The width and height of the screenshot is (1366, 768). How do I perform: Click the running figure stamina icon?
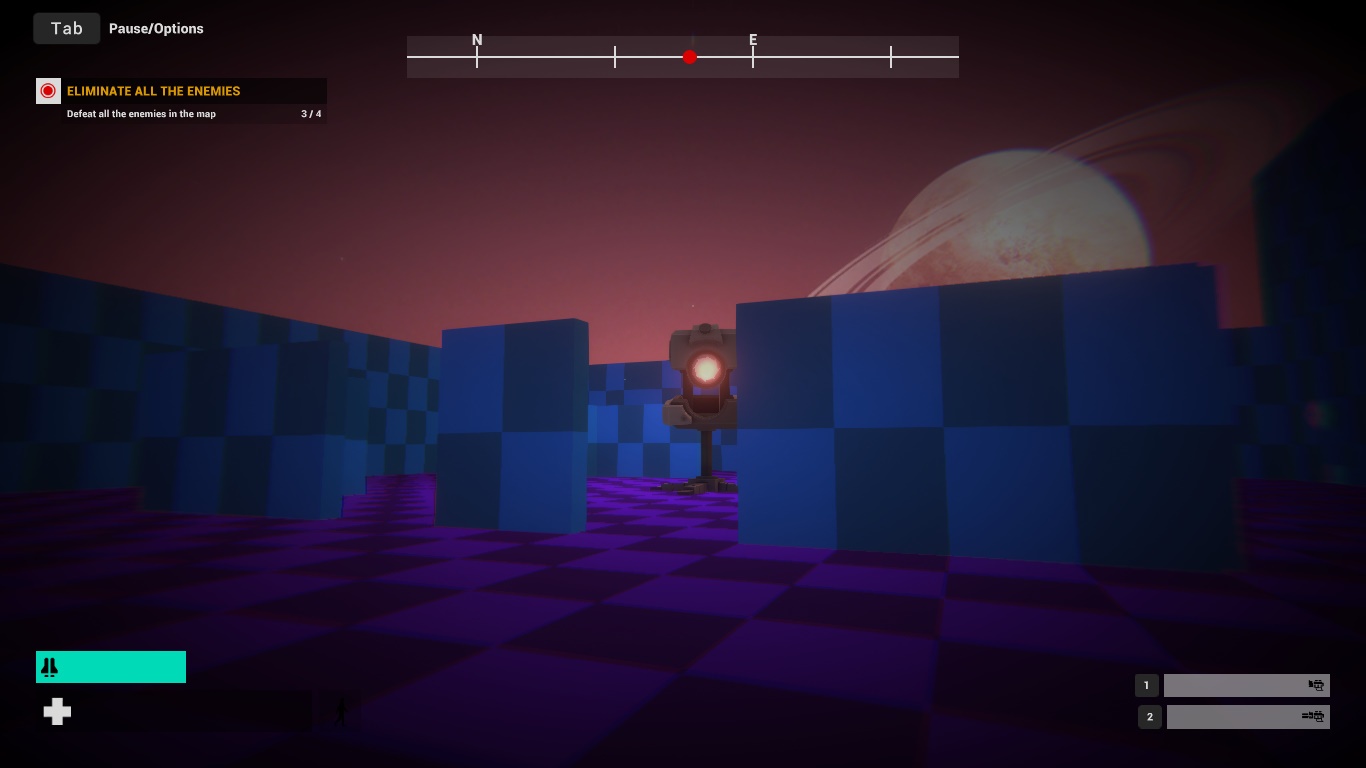pyautogui.click(x=341, y=710)
